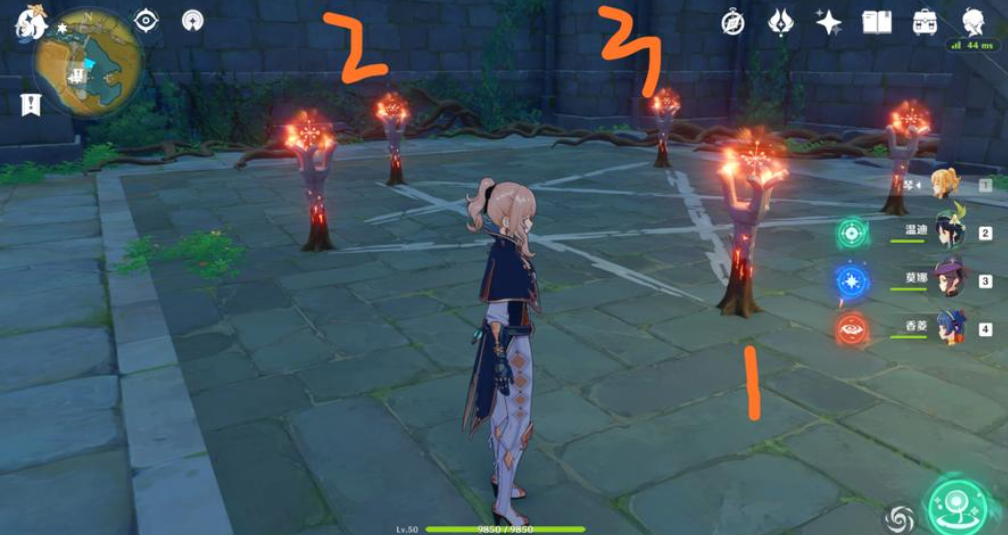
Task: Click the co-op mode icon beside the eye
Action: [x=193, y=20]
